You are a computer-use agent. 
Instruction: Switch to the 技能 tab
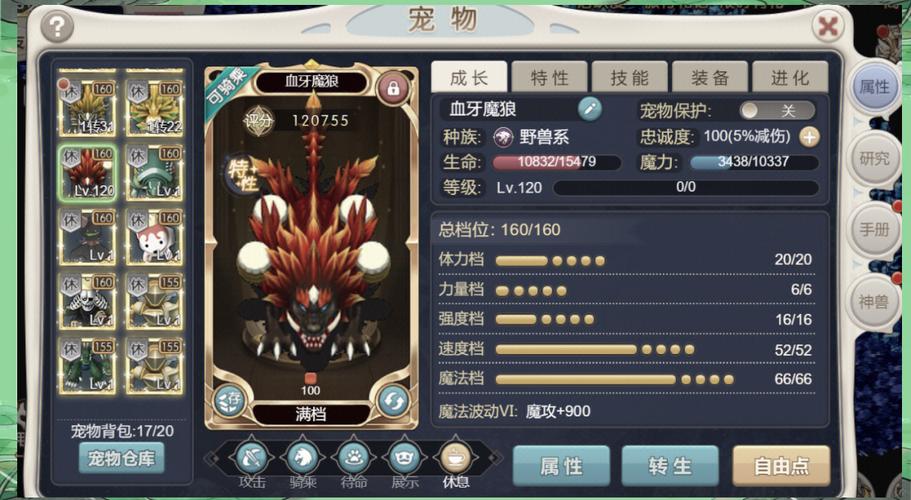pos(629,78)
